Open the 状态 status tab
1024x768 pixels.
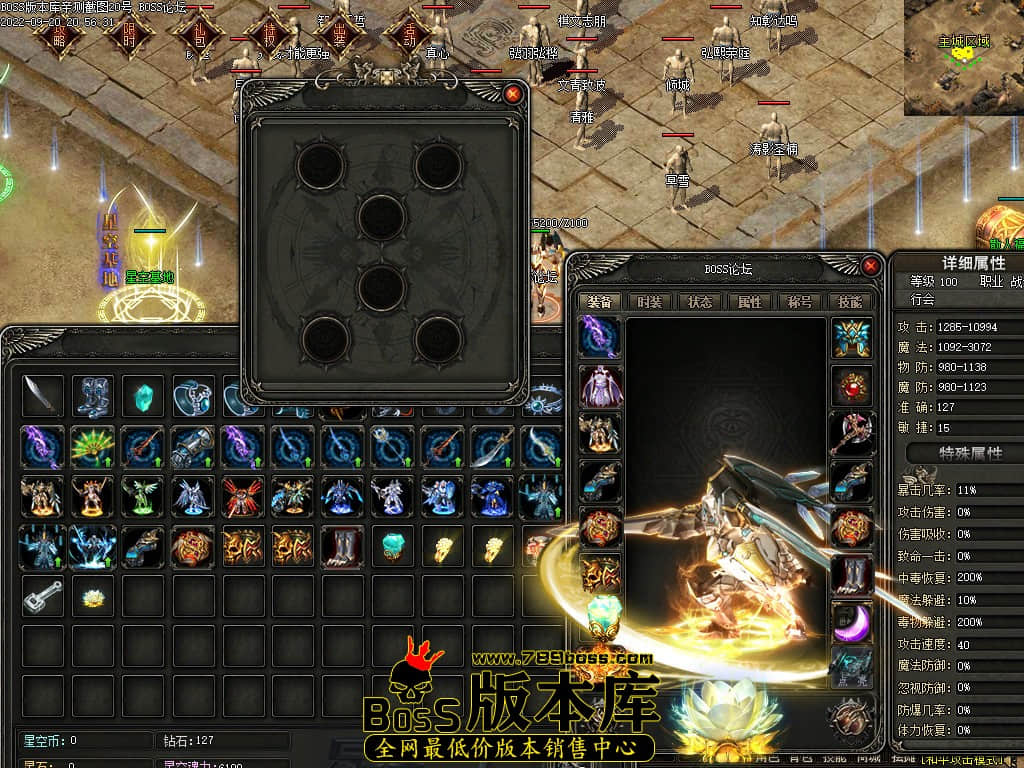pos(699,301)
